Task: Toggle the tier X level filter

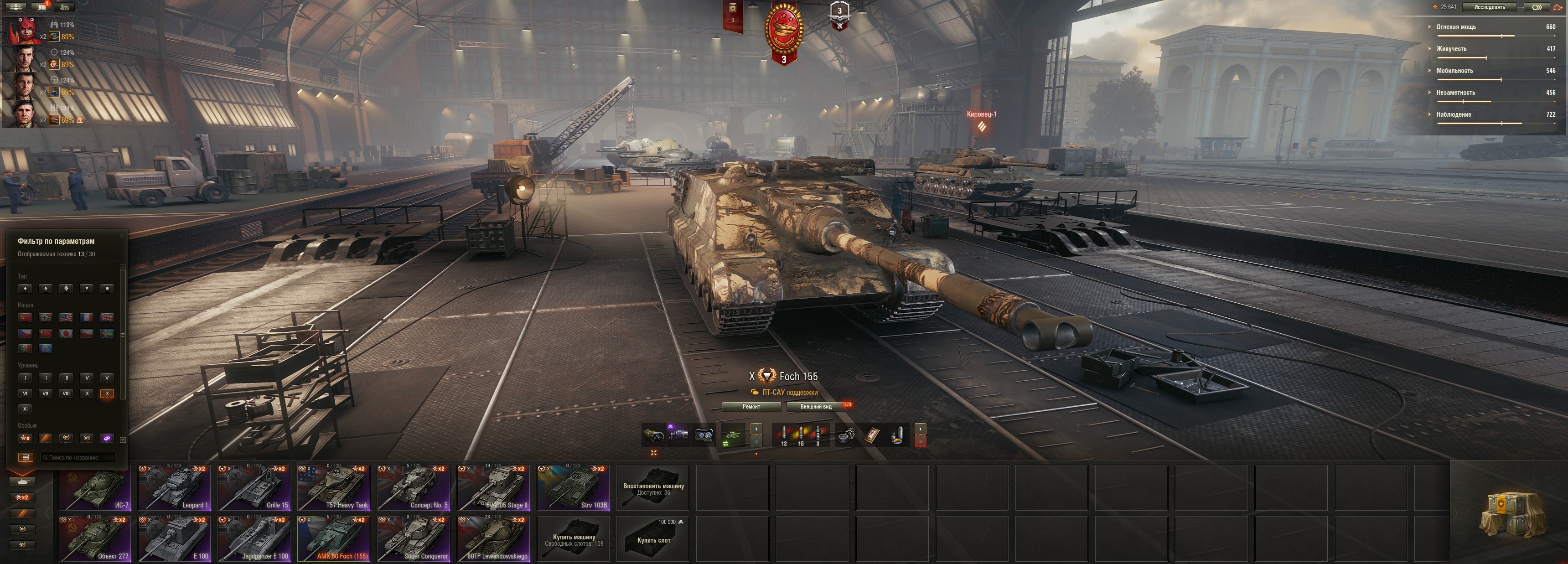Action: coord(107,393)
